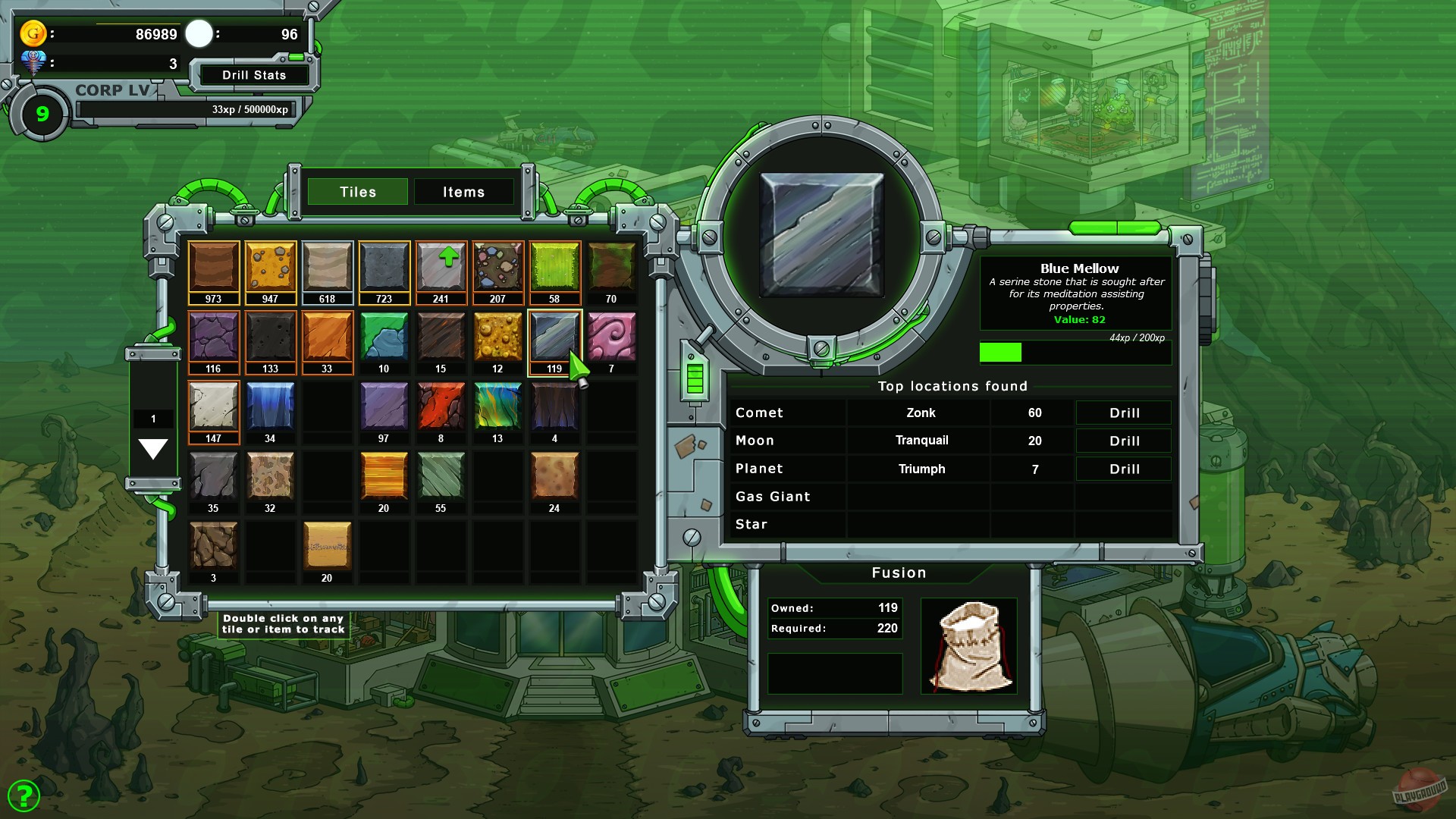Click the Corp LV 9 badge
The width and height of the screenshot is (1456, 819).
42,114
